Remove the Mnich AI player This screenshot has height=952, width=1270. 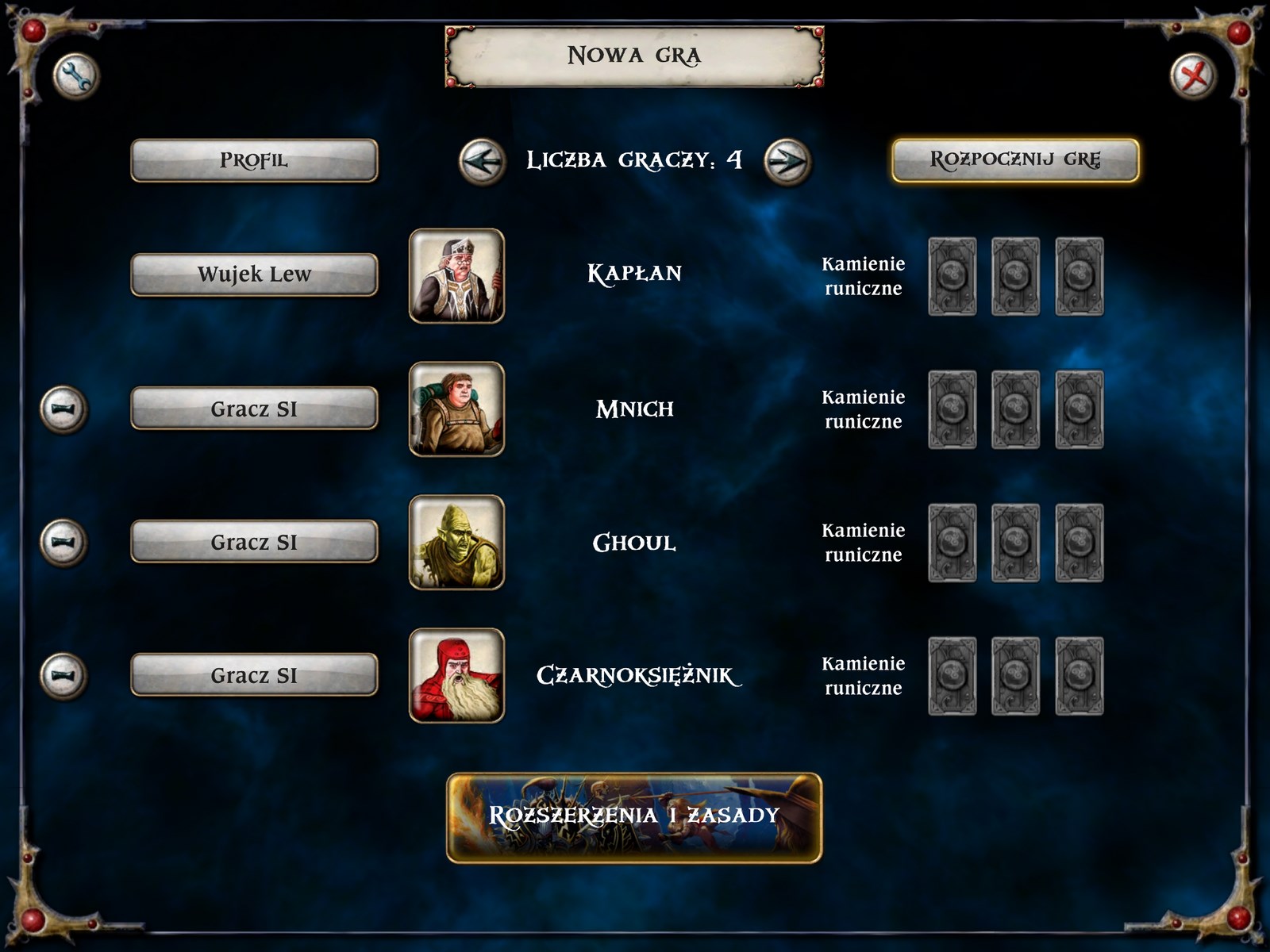click(63, 409)
